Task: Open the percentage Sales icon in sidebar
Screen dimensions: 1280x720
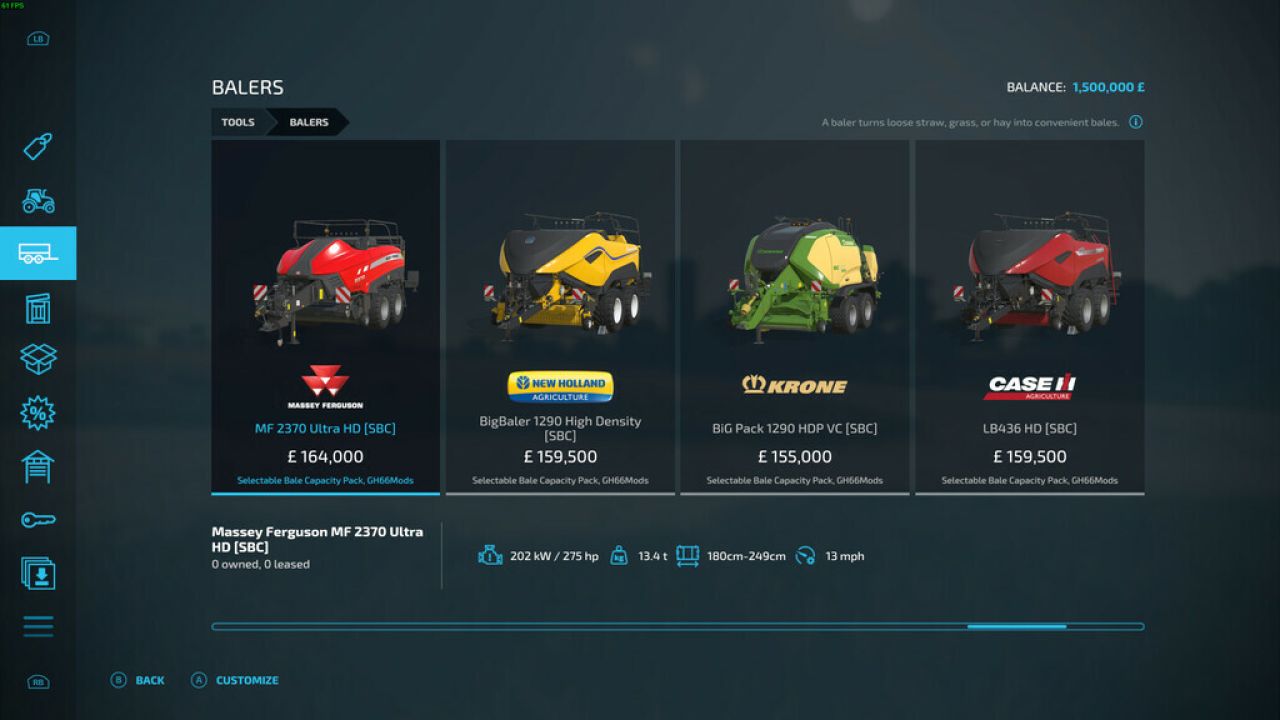Action: click(x=38, y=413)
